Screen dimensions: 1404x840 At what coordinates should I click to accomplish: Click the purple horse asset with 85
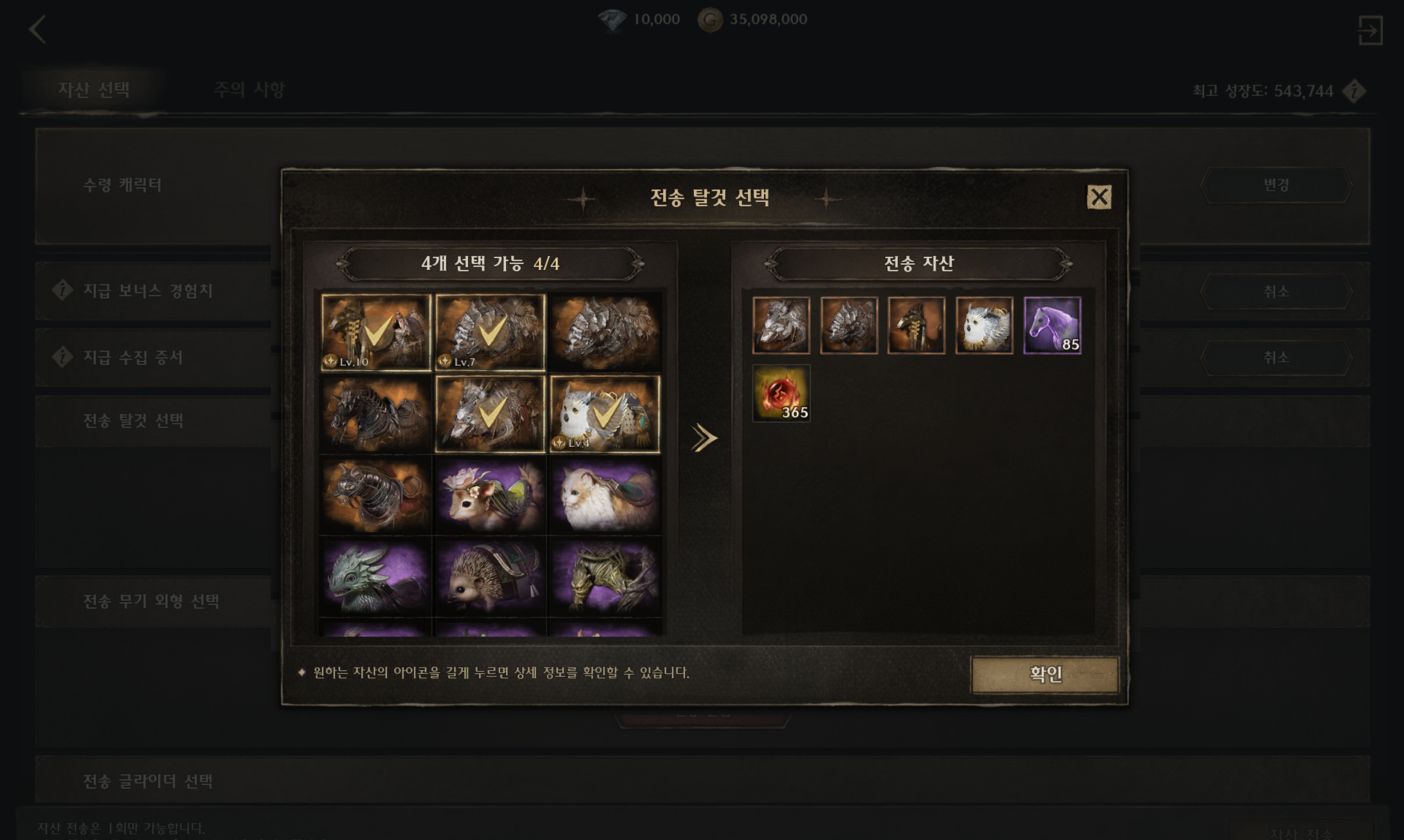[x=1052, y=325]
